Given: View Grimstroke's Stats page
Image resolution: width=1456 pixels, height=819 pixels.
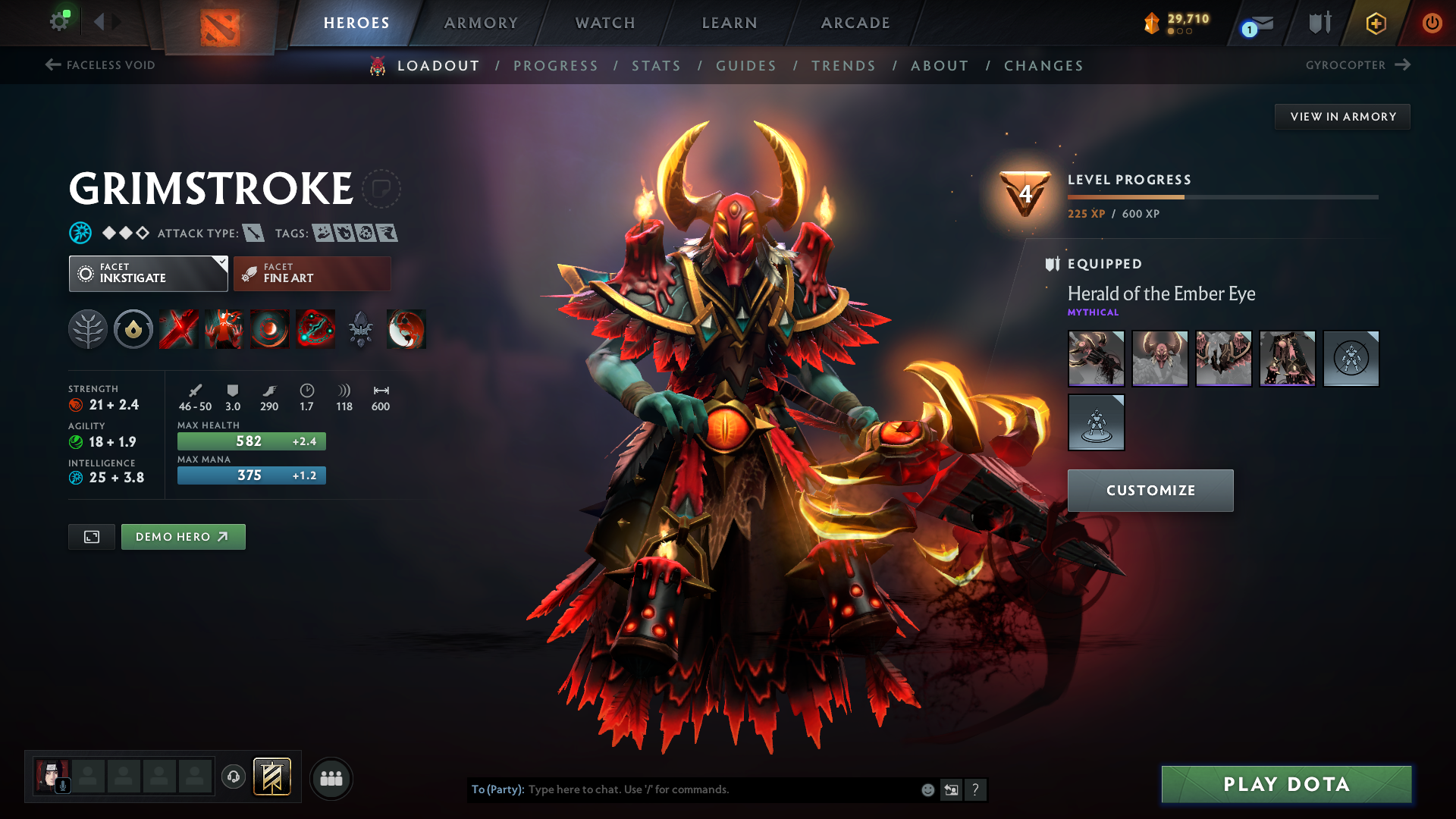Looking at the screenshot, I should (x=656, y=66).
